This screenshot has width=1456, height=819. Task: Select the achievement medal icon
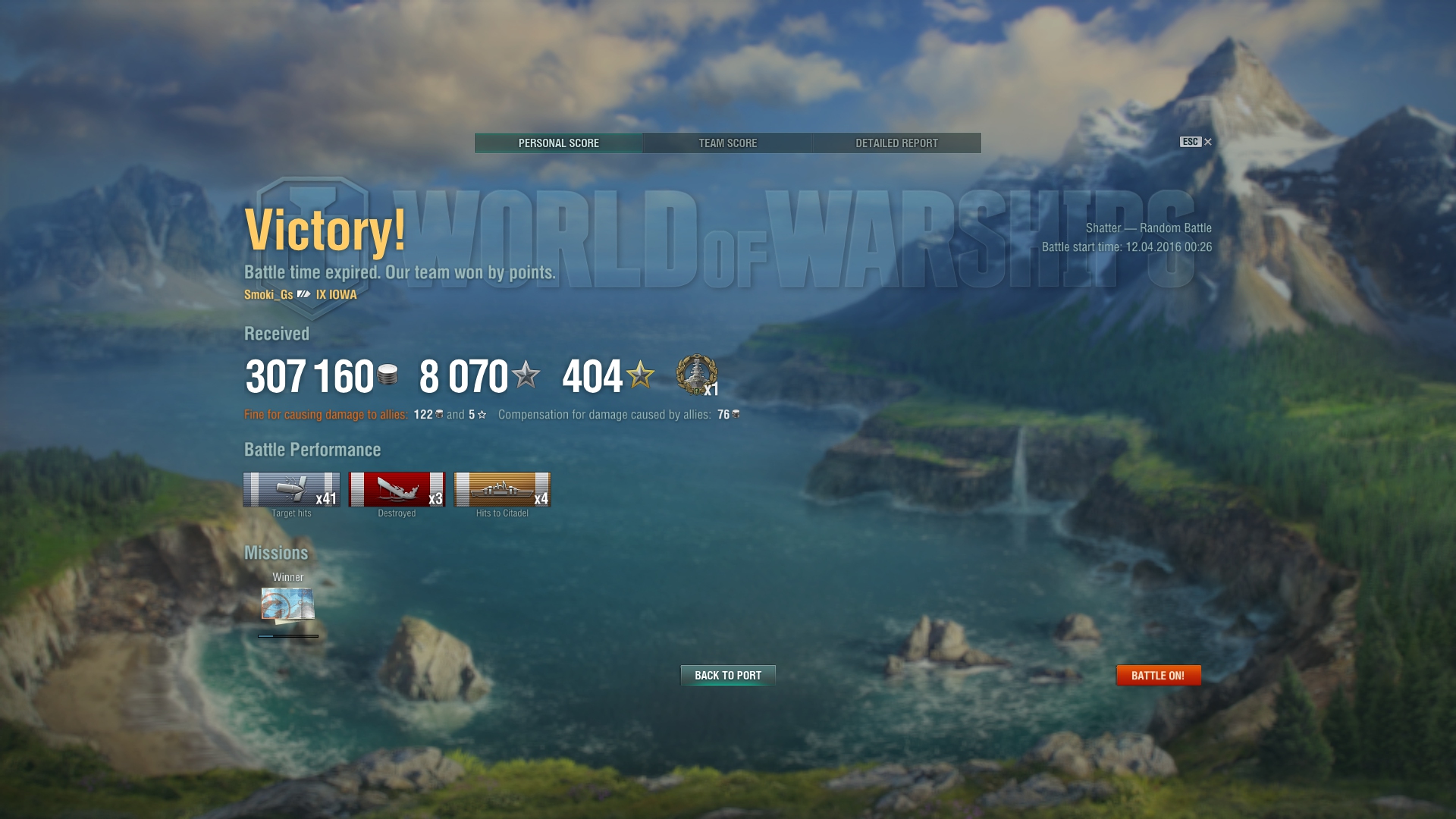click(696, 375)
